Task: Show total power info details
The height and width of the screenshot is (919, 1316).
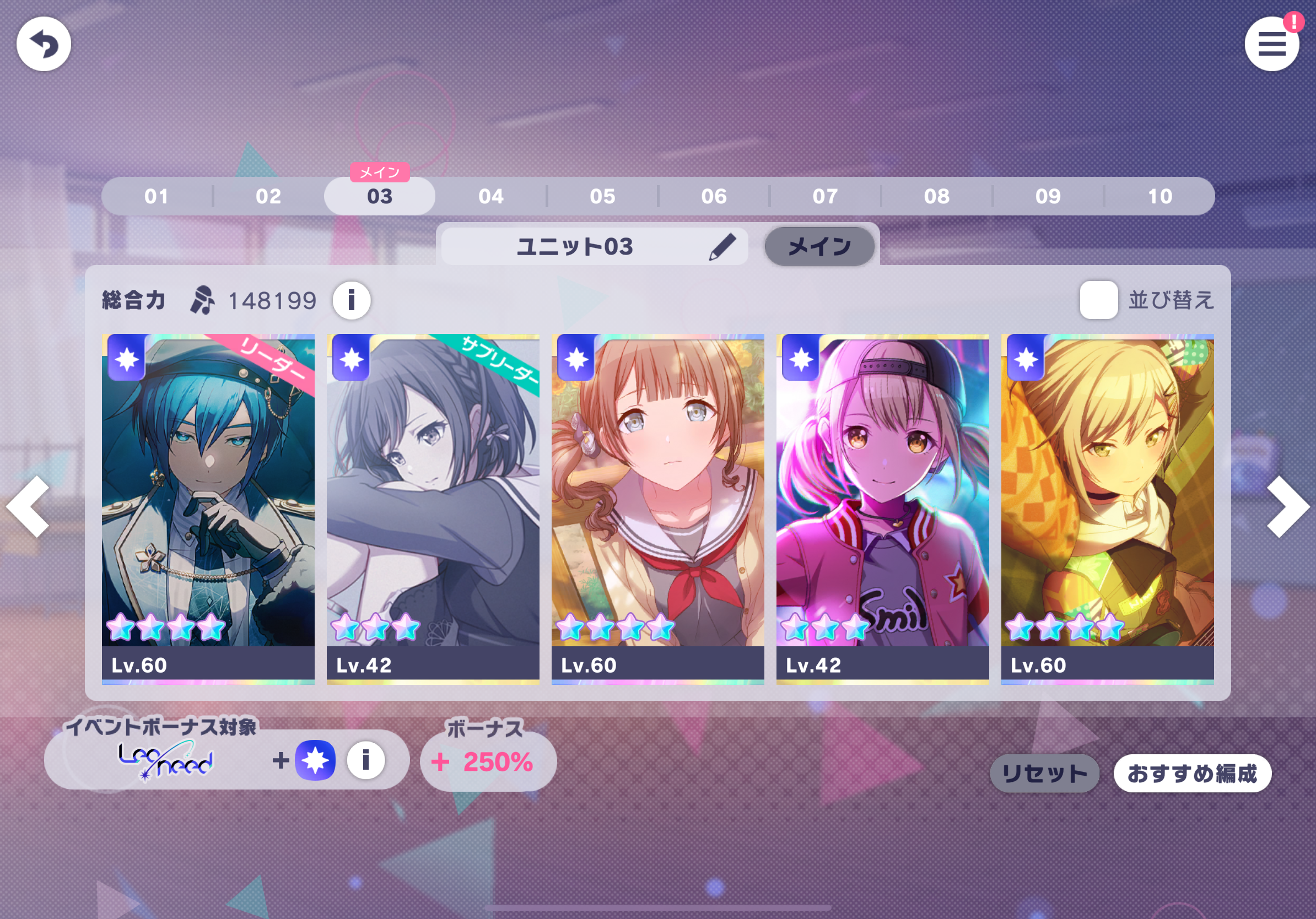Action: 352,300
